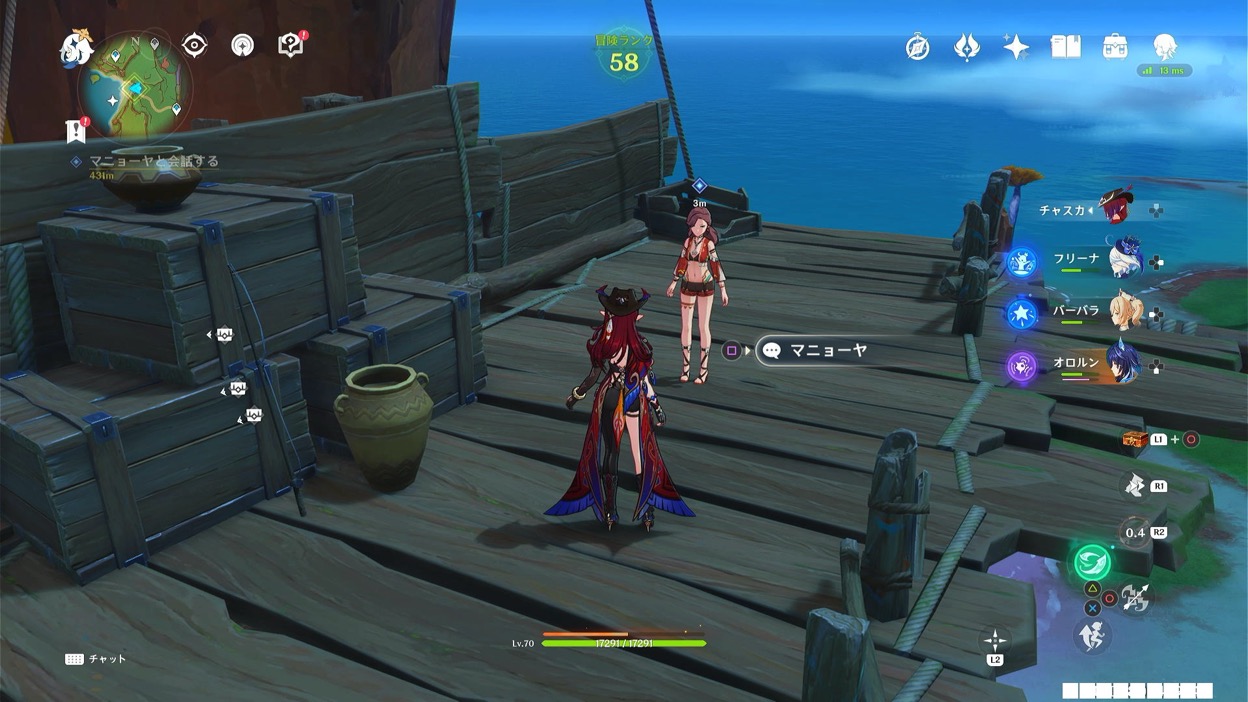Activate the eye-shaped elemental sight icon
Screen dimensions: 1248x702
pos(194,45)
